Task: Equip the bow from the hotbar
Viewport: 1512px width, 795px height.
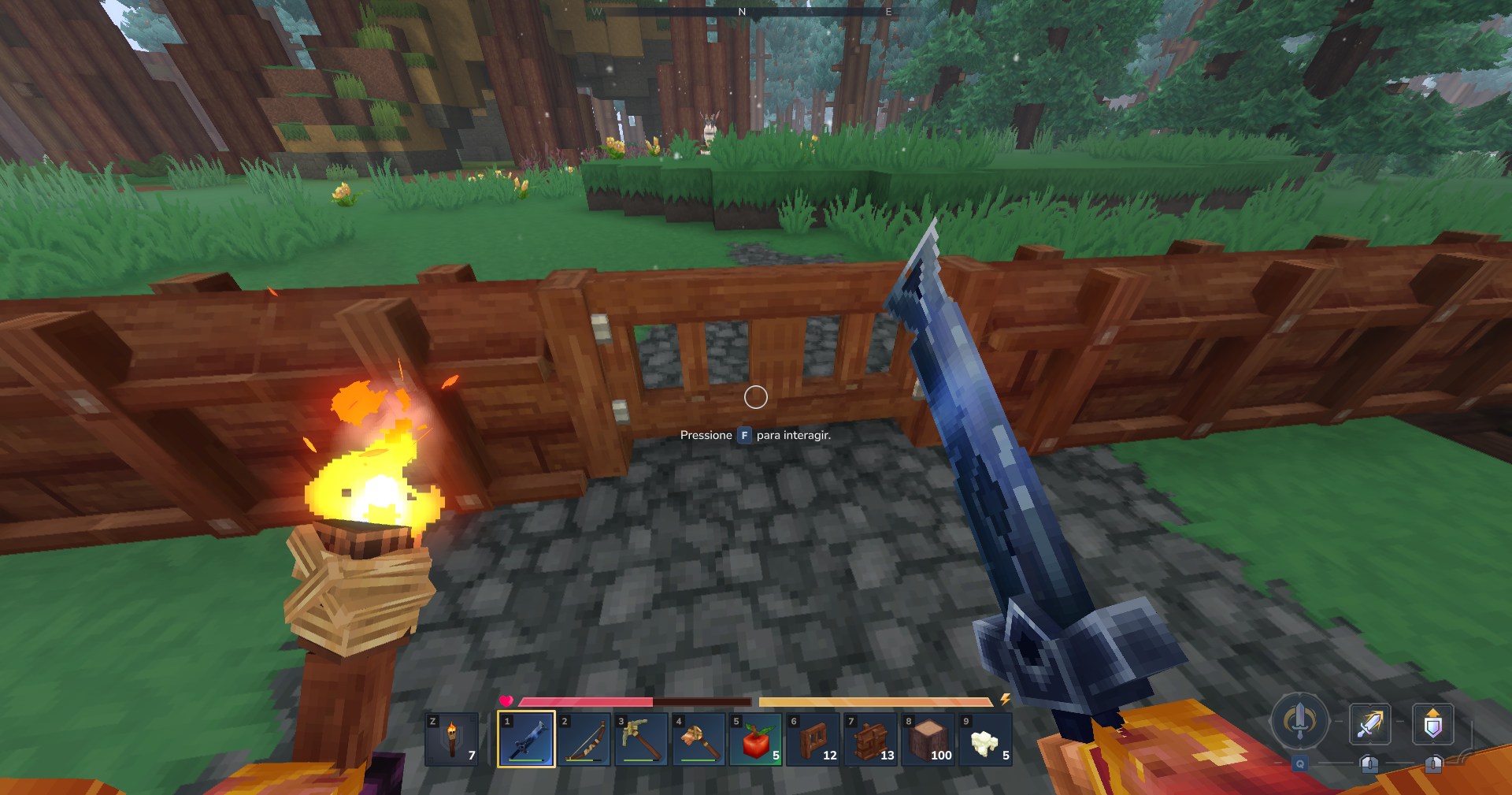Action: coord(584,739)
